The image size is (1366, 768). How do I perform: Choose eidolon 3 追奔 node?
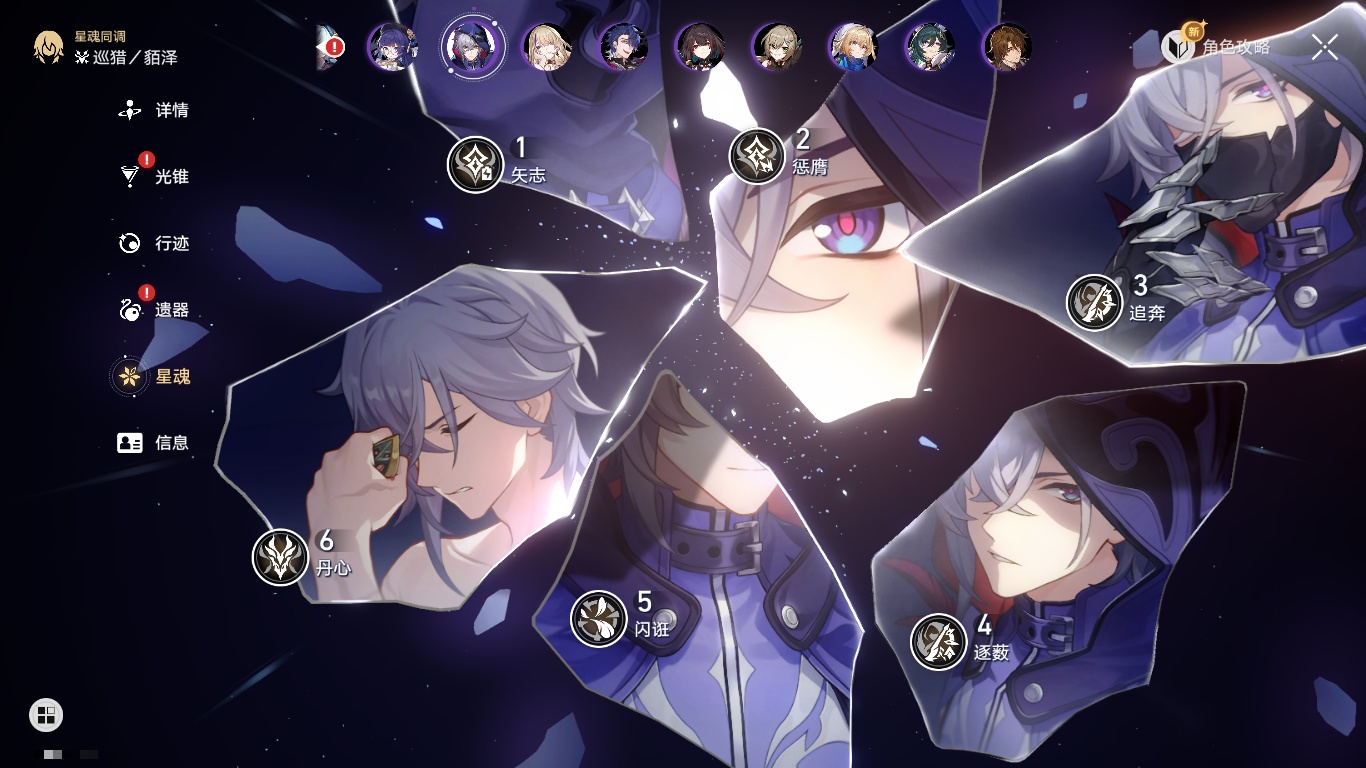click(x=1094, y=302)
